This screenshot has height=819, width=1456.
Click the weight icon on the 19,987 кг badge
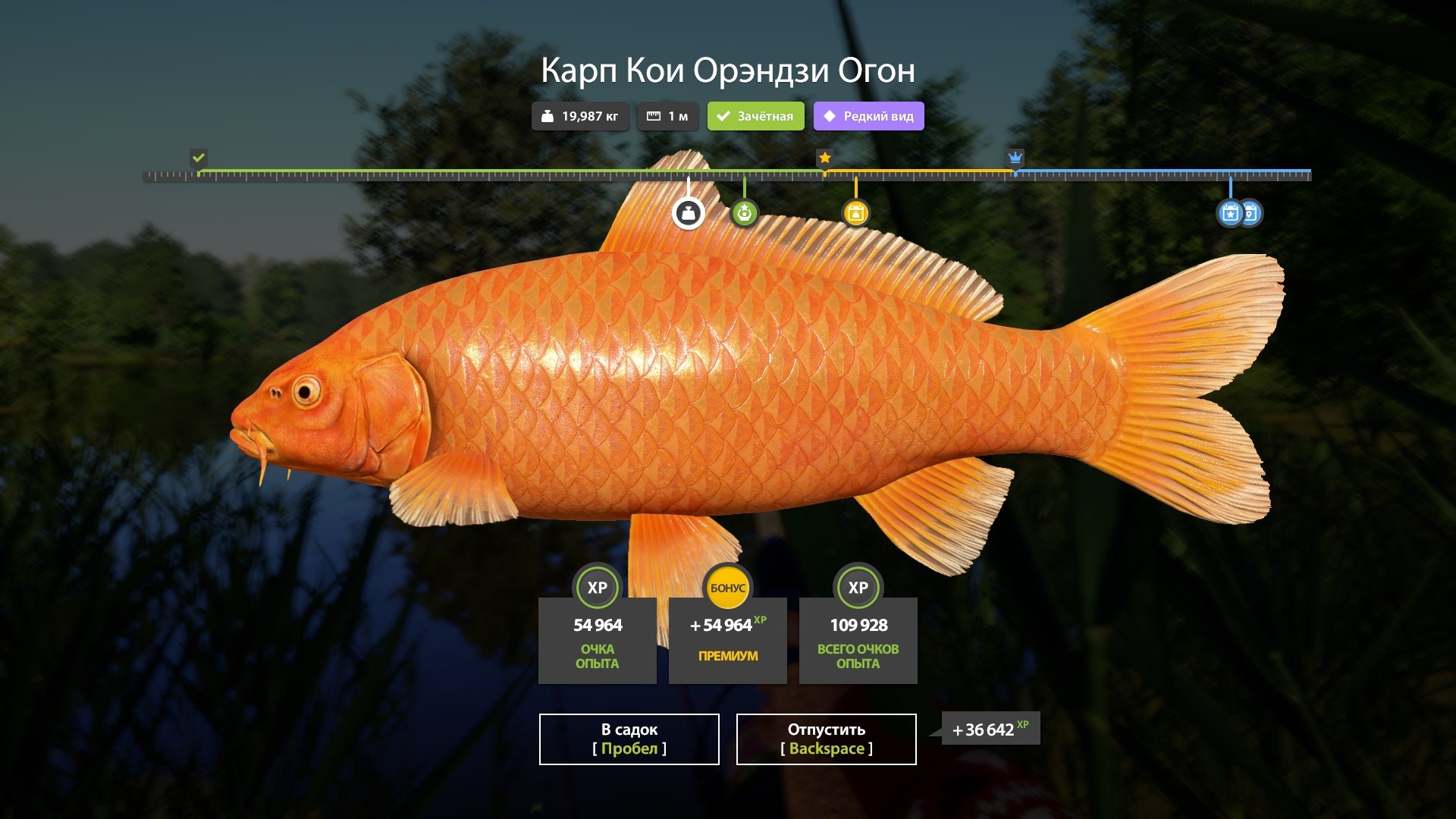click(549, 116)
